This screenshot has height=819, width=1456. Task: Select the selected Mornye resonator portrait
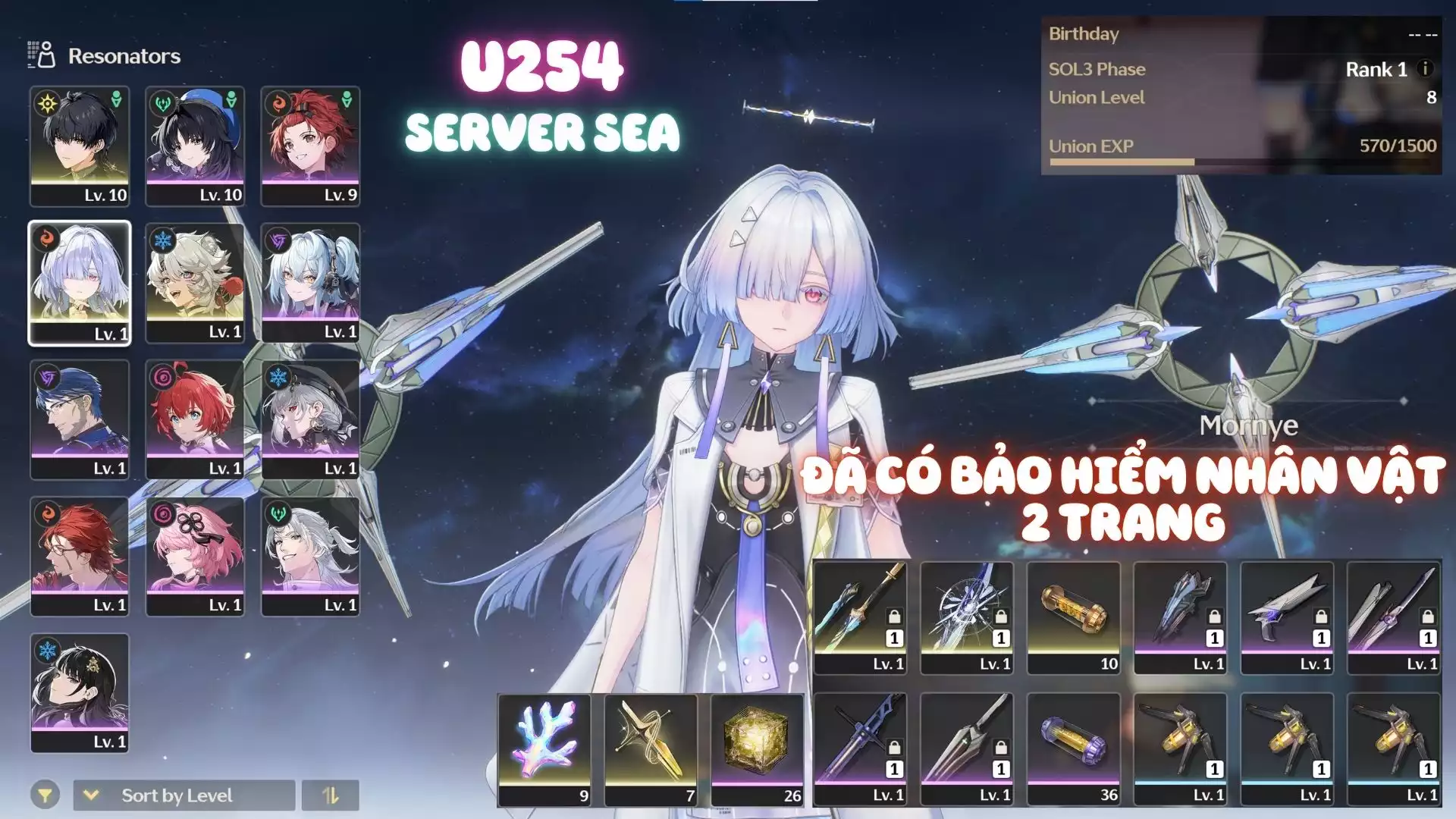tap(80, 283)
